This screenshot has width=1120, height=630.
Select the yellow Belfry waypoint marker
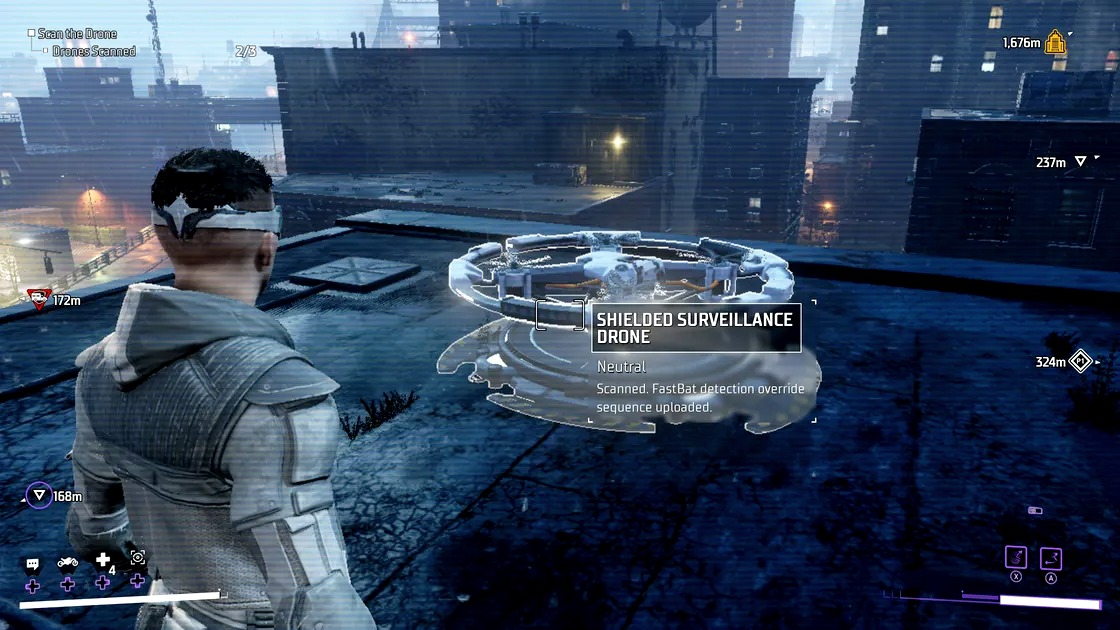click(1055, 42)
